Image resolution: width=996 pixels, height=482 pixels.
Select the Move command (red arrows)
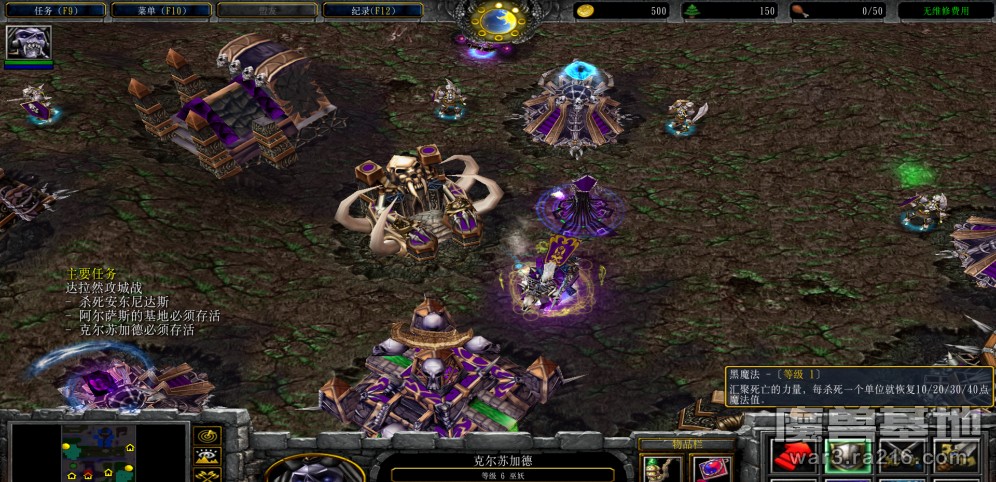[x=795, y=457]
